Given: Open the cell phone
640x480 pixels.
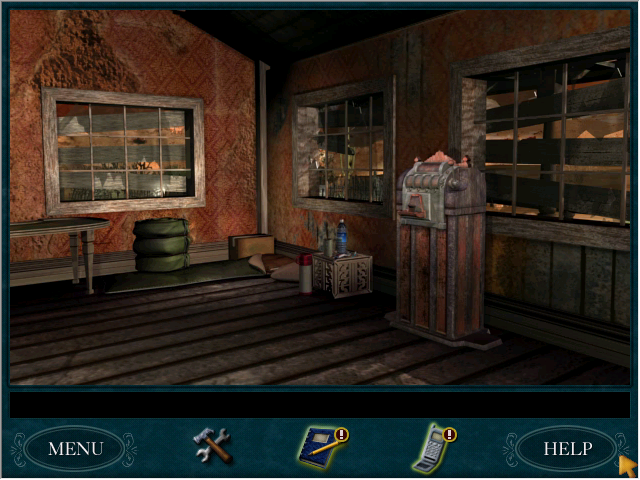Looking at the screenshot, I should [x=432, y=449].
